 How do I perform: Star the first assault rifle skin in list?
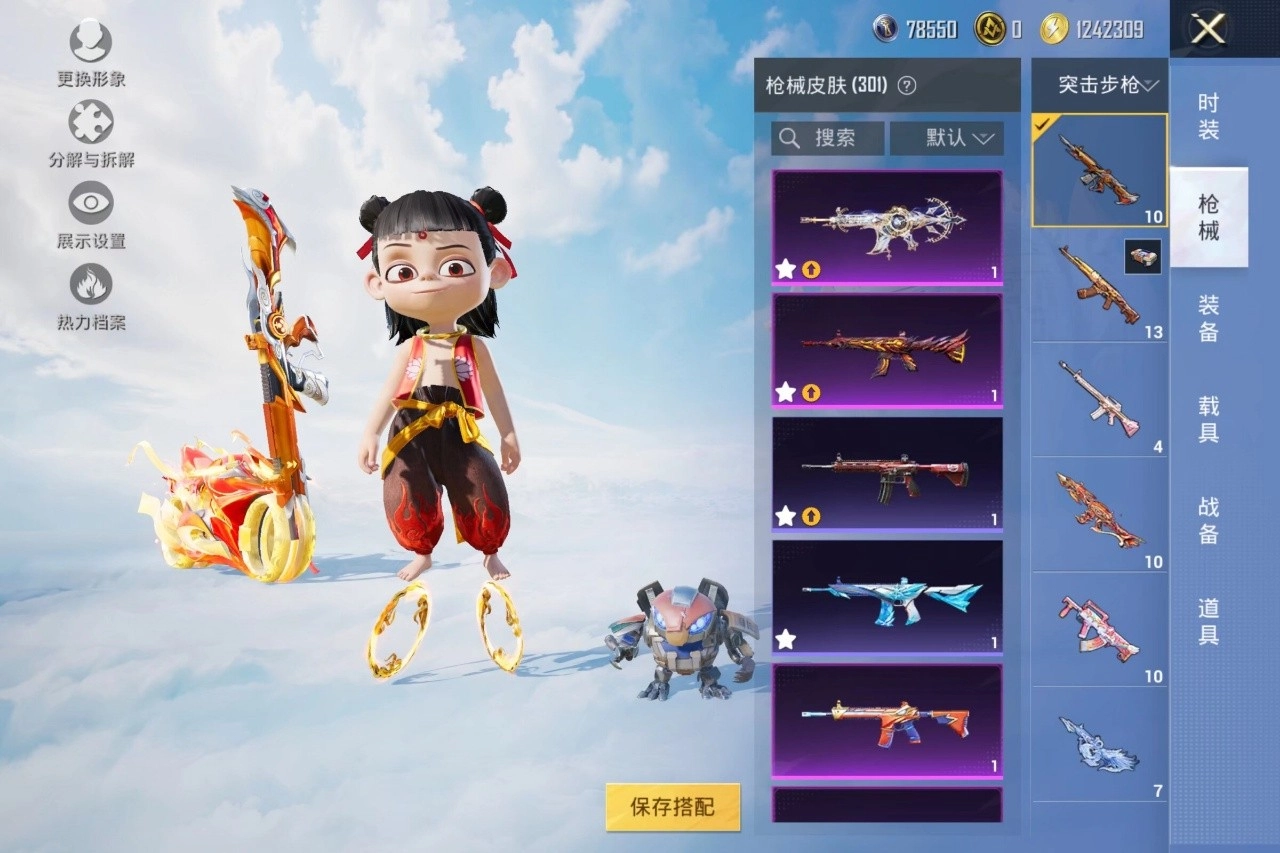pyautogui.click(x=785, y=267)
